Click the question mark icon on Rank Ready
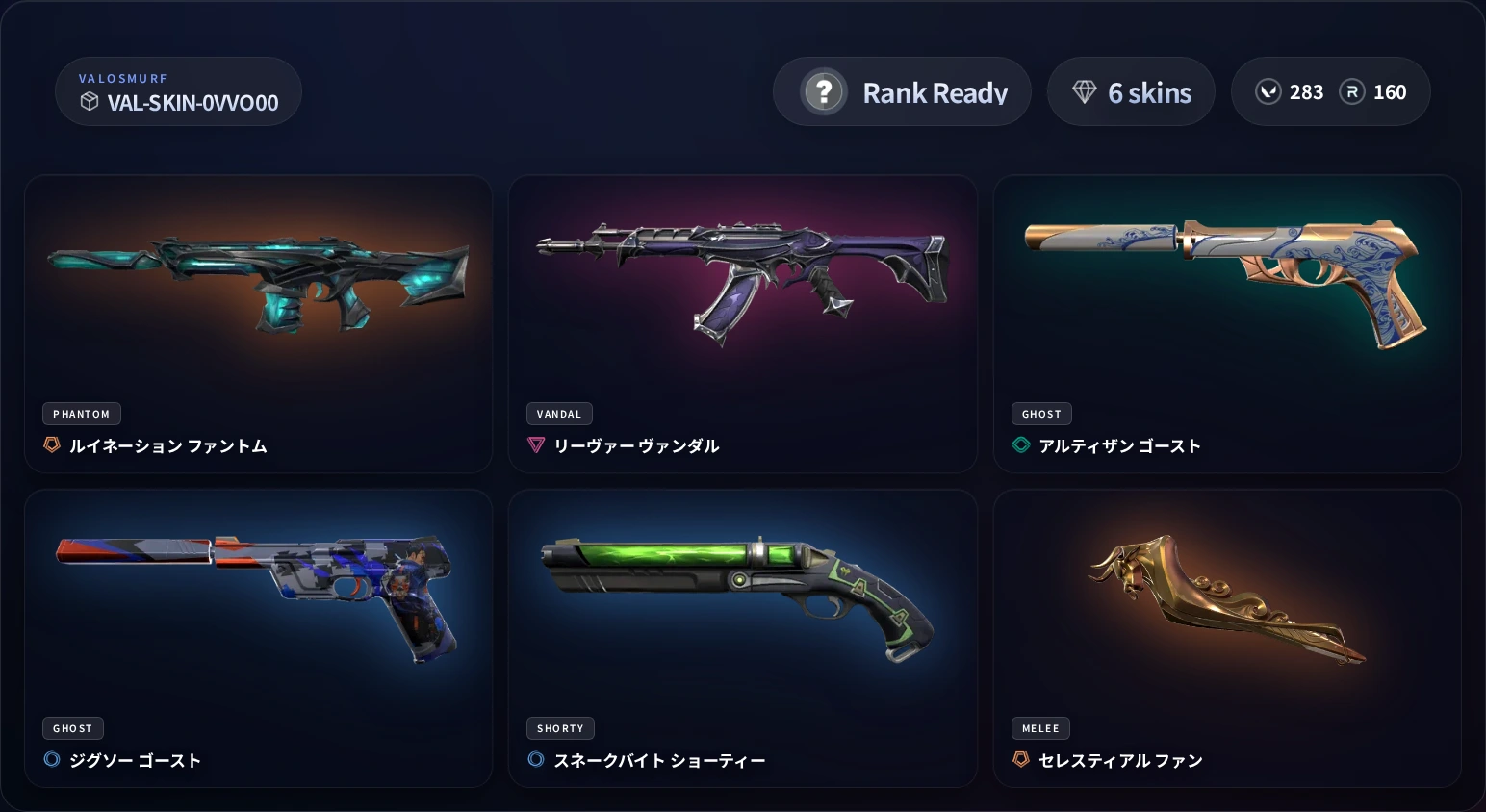1486x812 pixels. click(x=824, y=91)
